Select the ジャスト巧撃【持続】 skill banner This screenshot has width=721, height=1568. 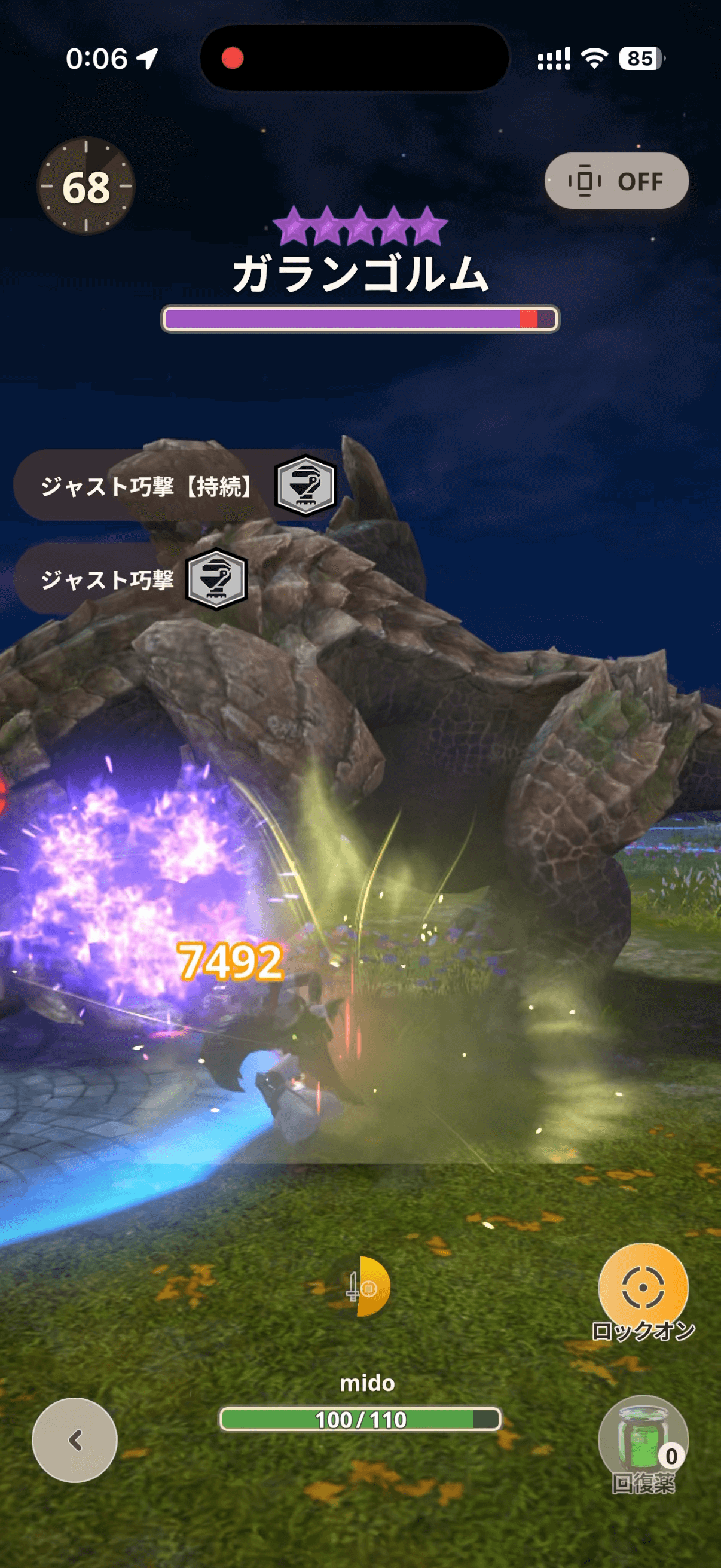click(176, 486)
